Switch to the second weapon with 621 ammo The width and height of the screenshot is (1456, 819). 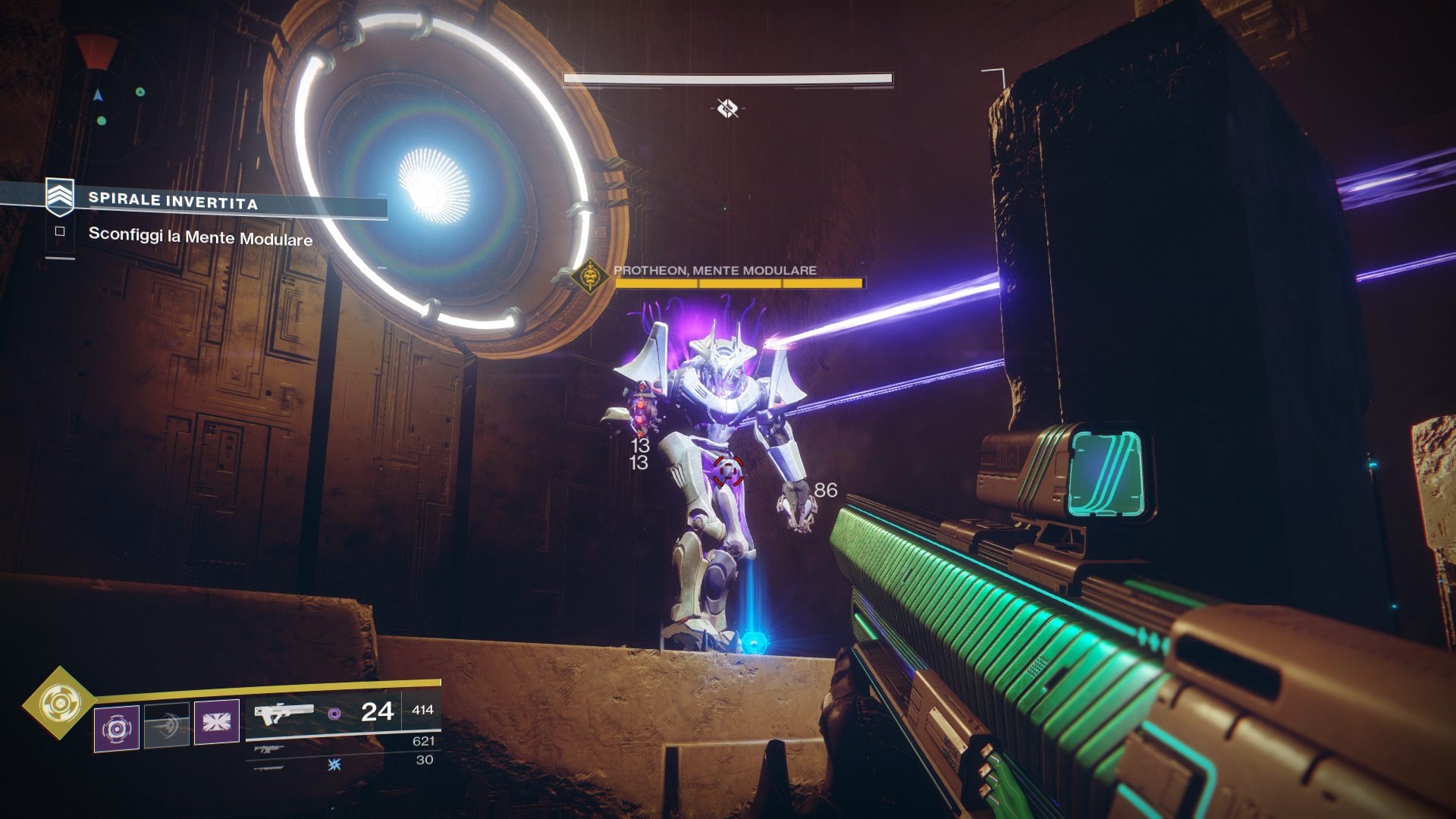click(x=270, y=748)
